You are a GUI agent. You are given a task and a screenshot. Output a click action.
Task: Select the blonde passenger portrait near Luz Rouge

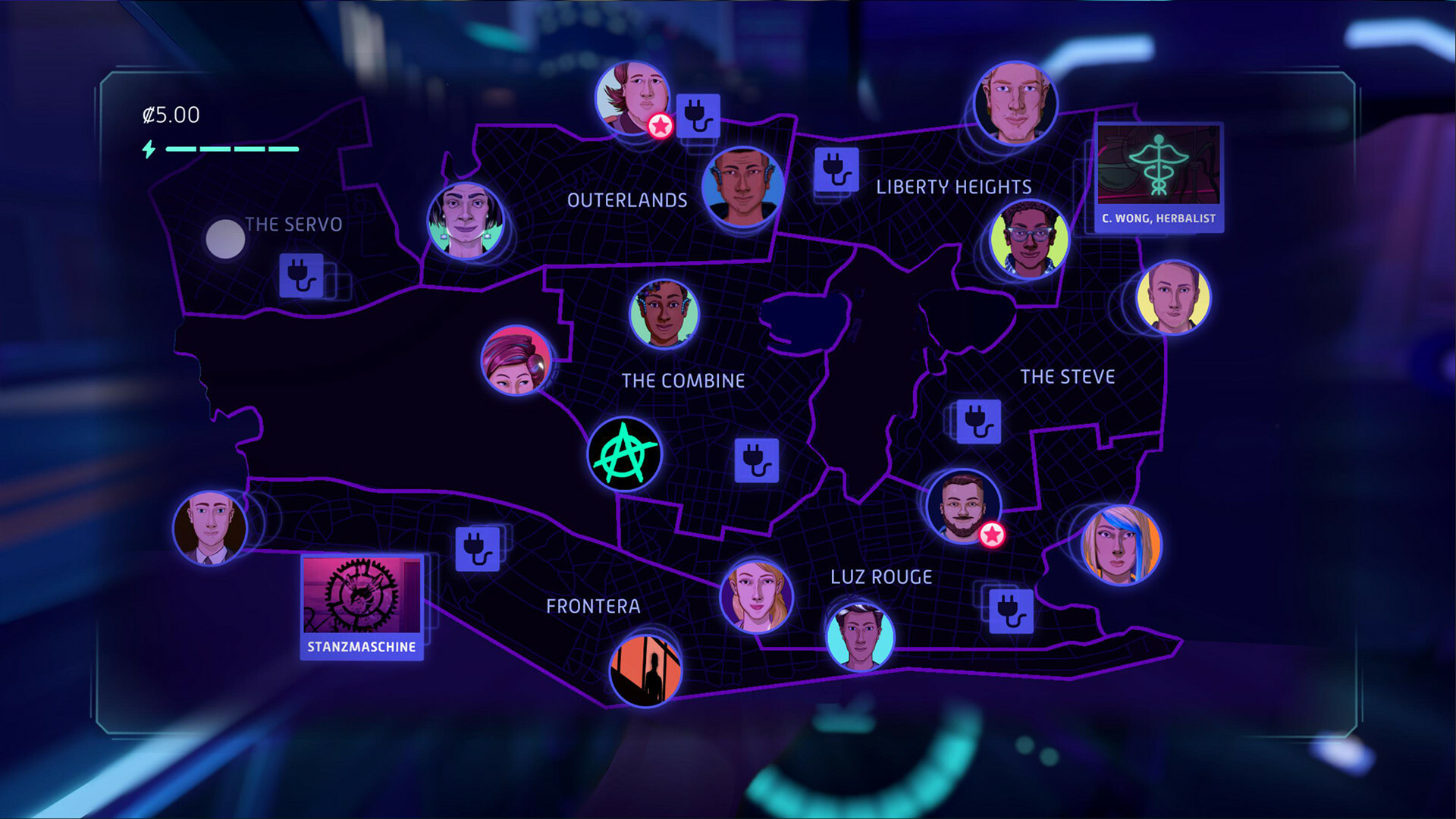tap(756, 597)
